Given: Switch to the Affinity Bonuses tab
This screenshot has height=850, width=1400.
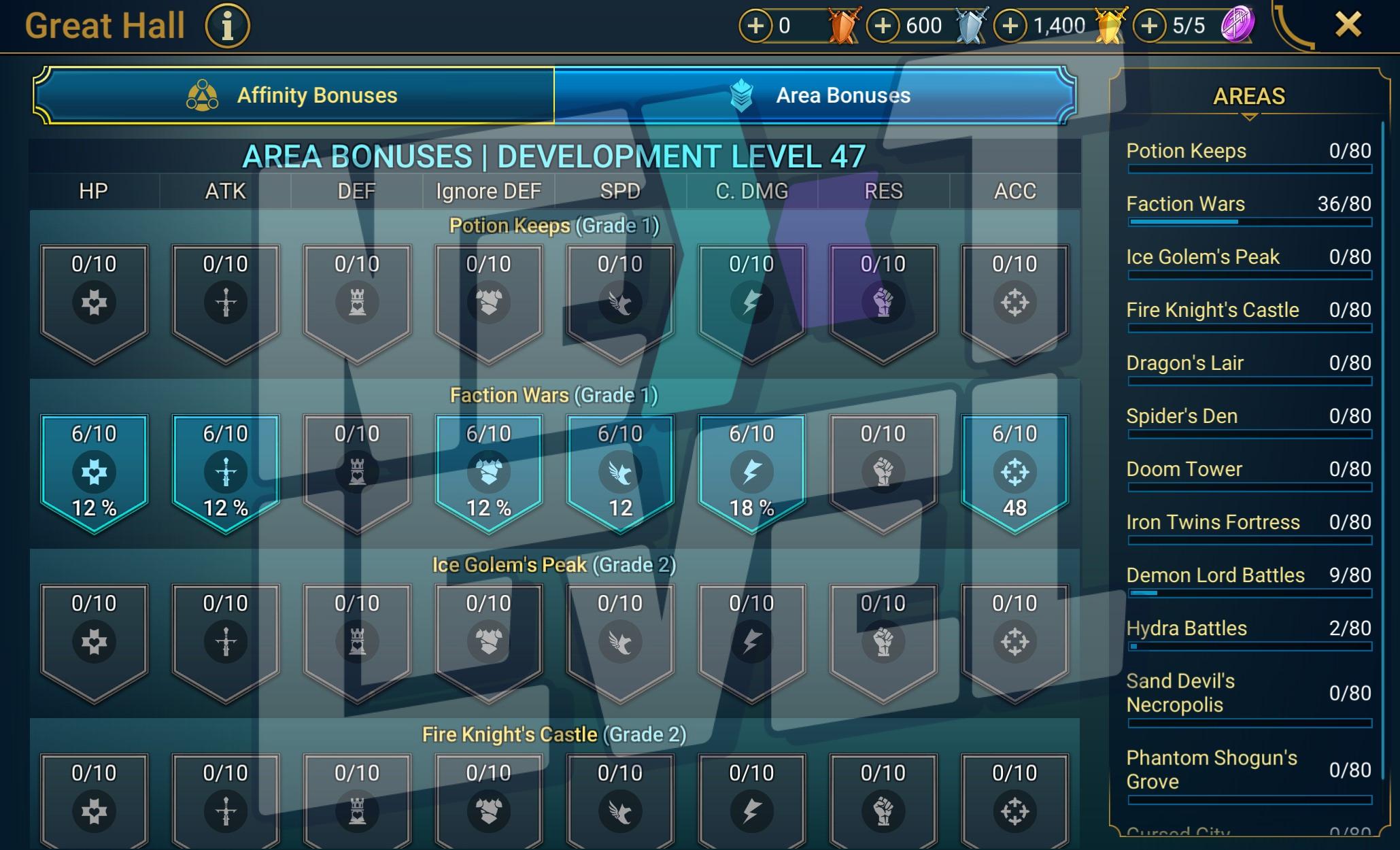Looking at the screenshot, I should click(x=294, y=95).
